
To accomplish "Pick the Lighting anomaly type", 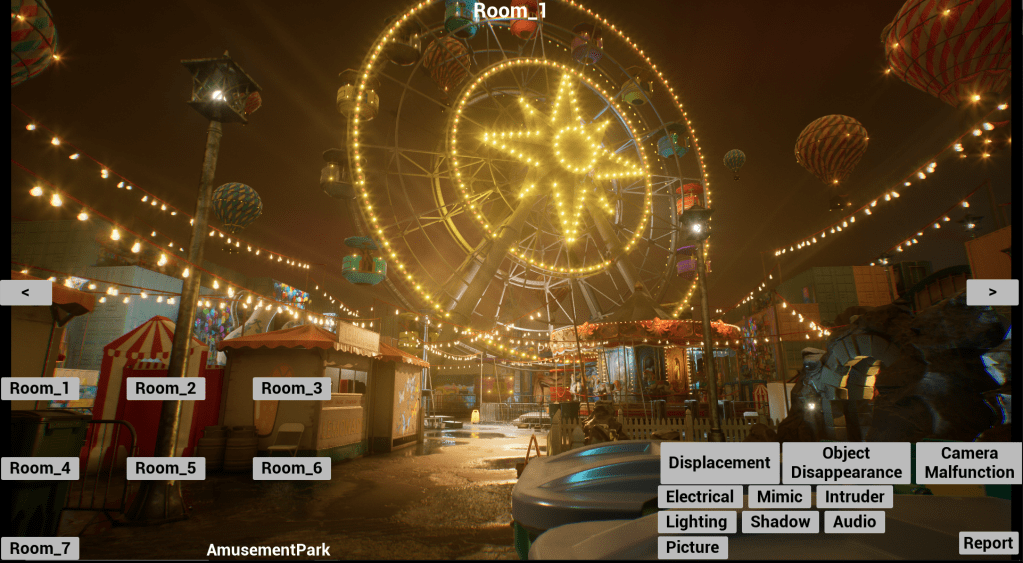I will 696,522.
